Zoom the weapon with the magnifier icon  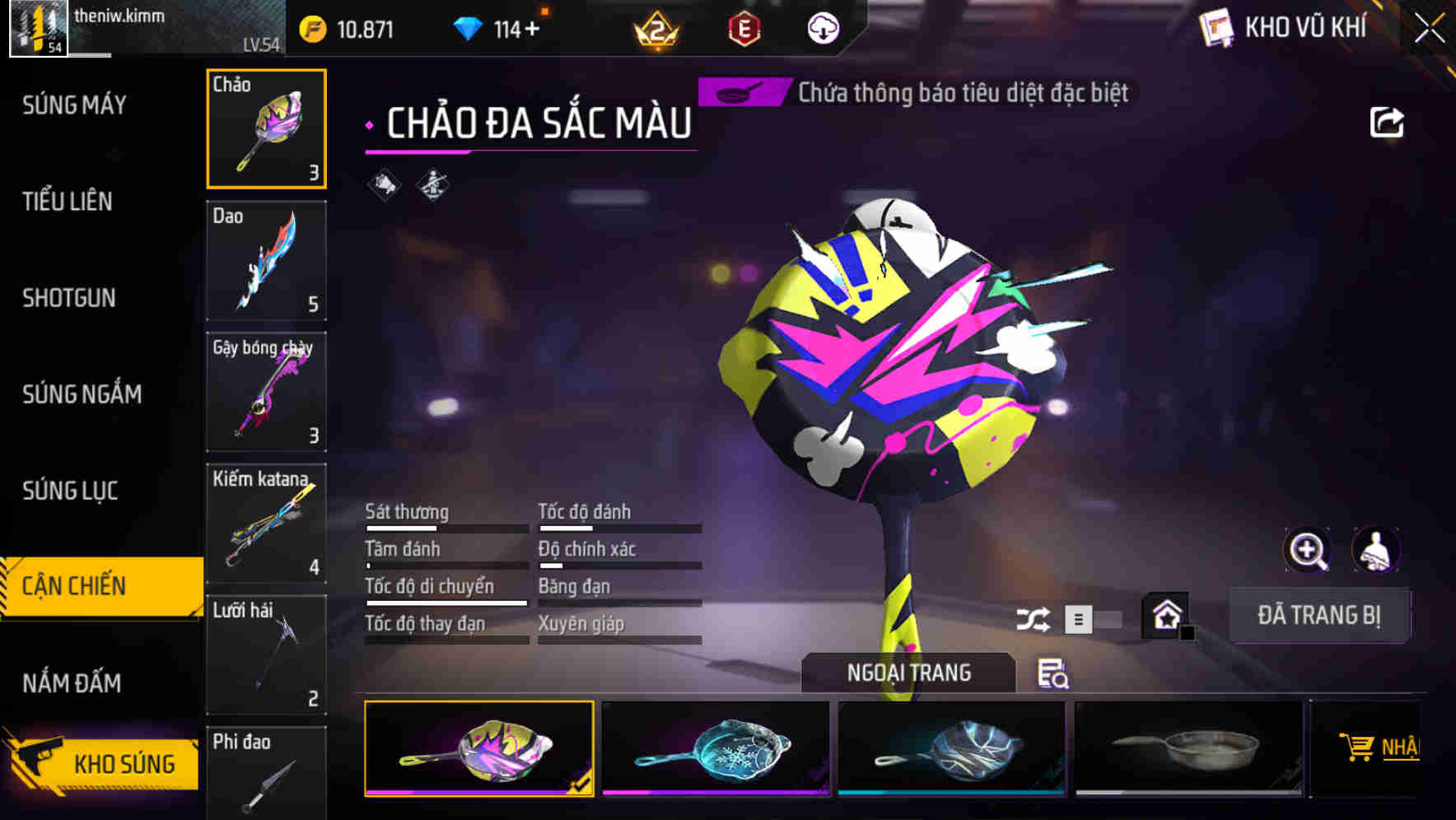(1307, 550)
